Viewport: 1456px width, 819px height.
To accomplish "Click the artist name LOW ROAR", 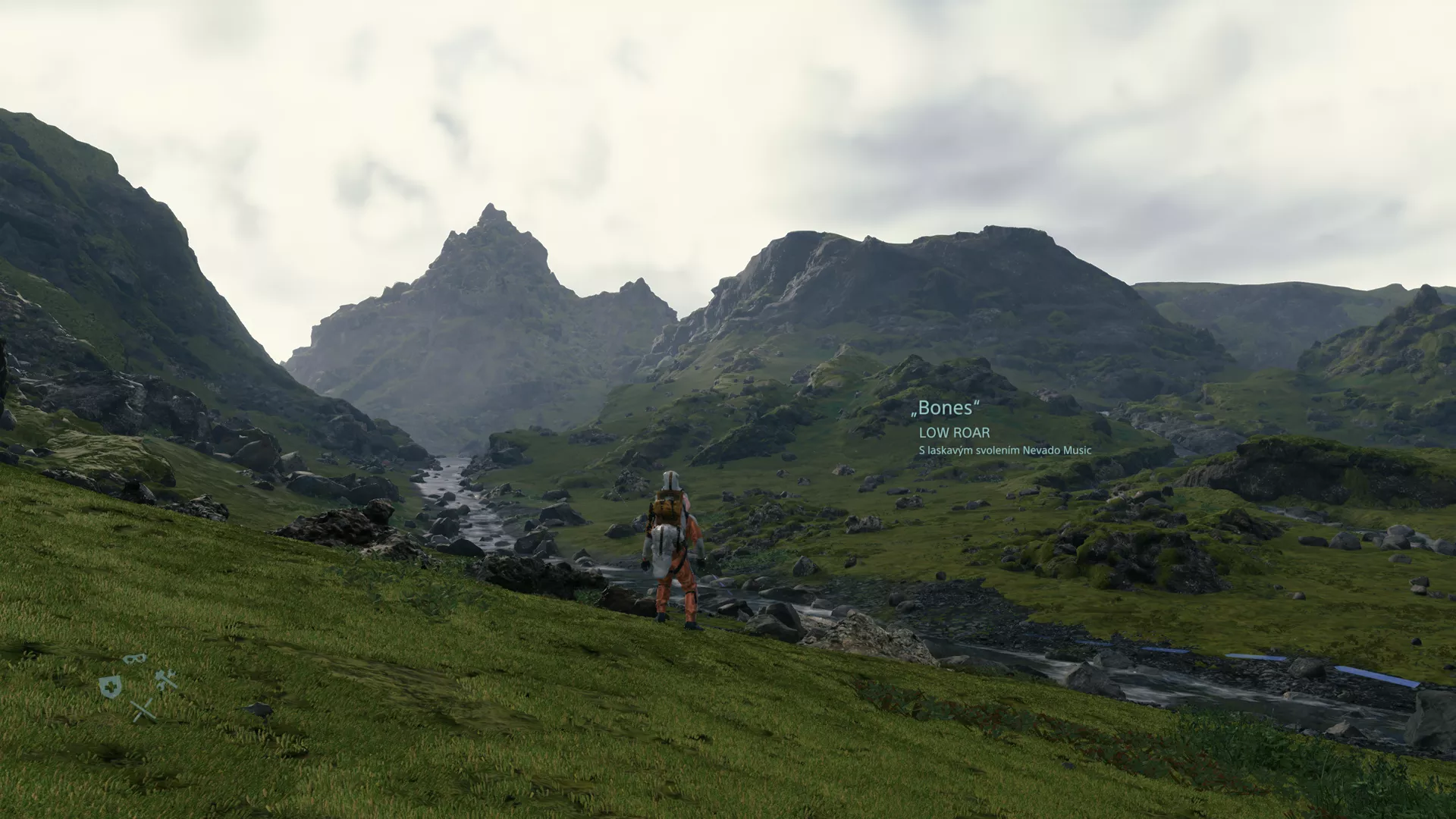I will (x=954, y=433).
